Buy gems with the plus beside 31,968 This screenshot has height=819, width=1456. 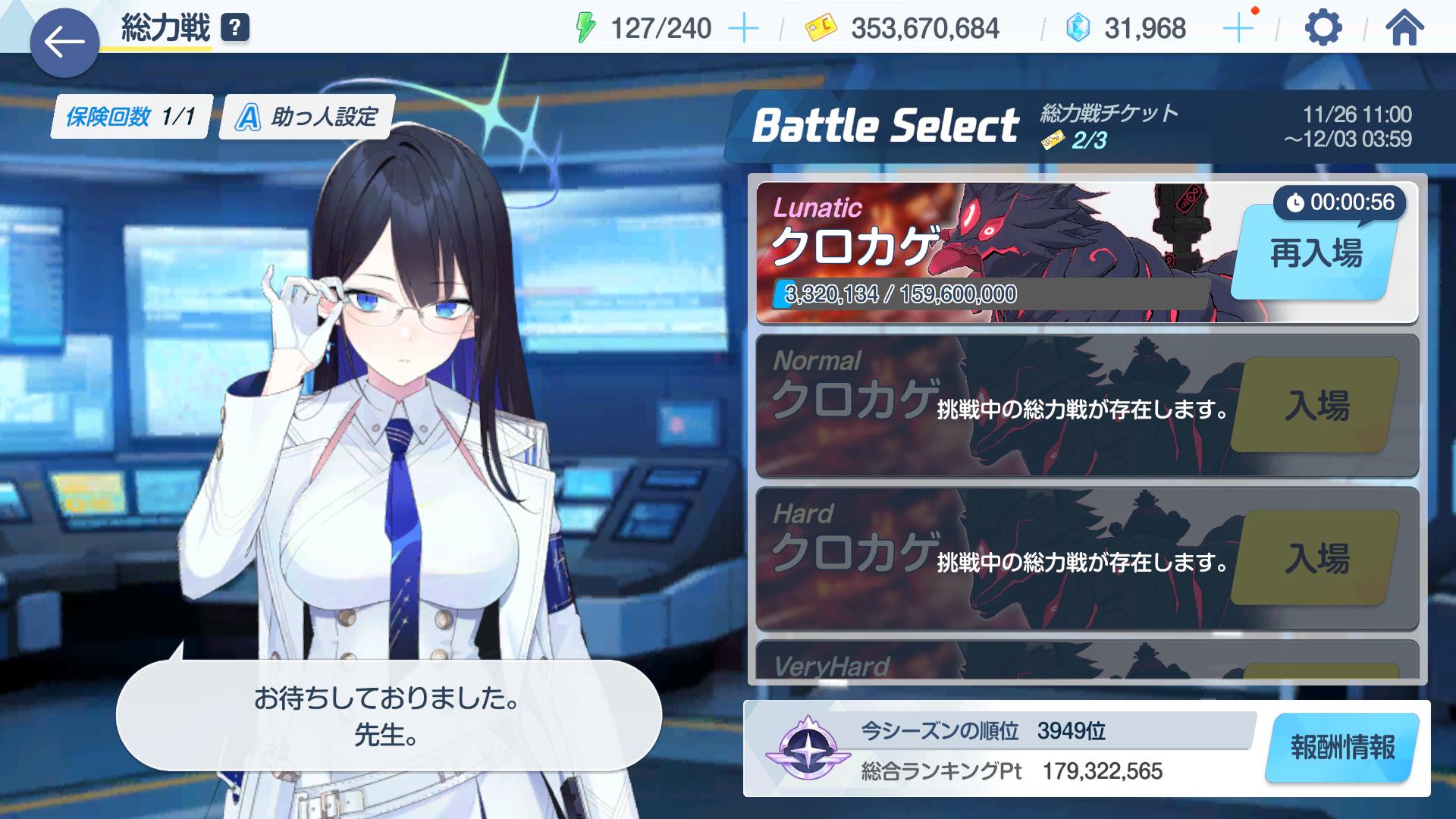tap(1238, 29)
